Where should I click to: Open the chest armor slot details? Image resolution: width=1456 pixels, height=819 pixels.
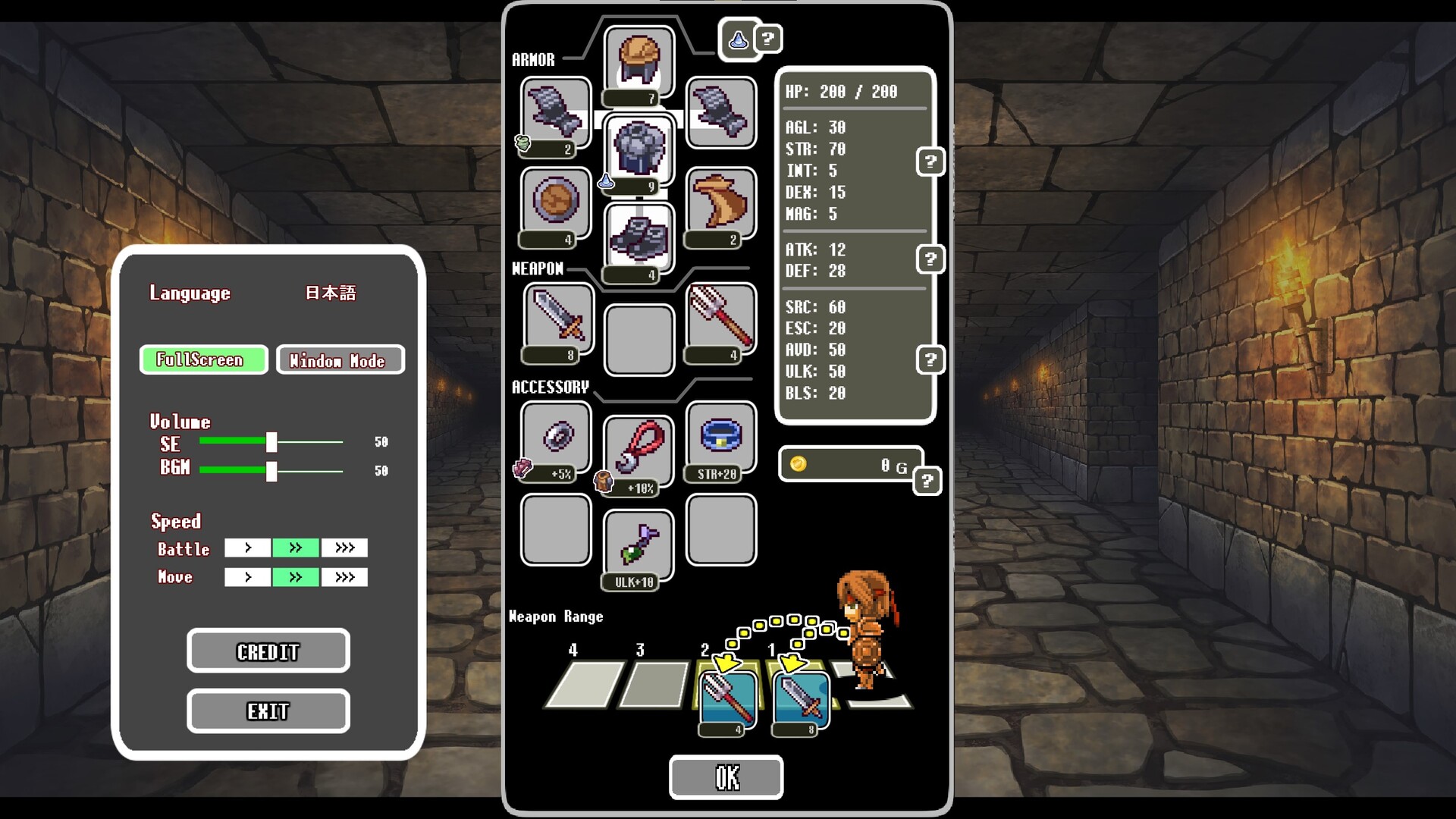638,149
